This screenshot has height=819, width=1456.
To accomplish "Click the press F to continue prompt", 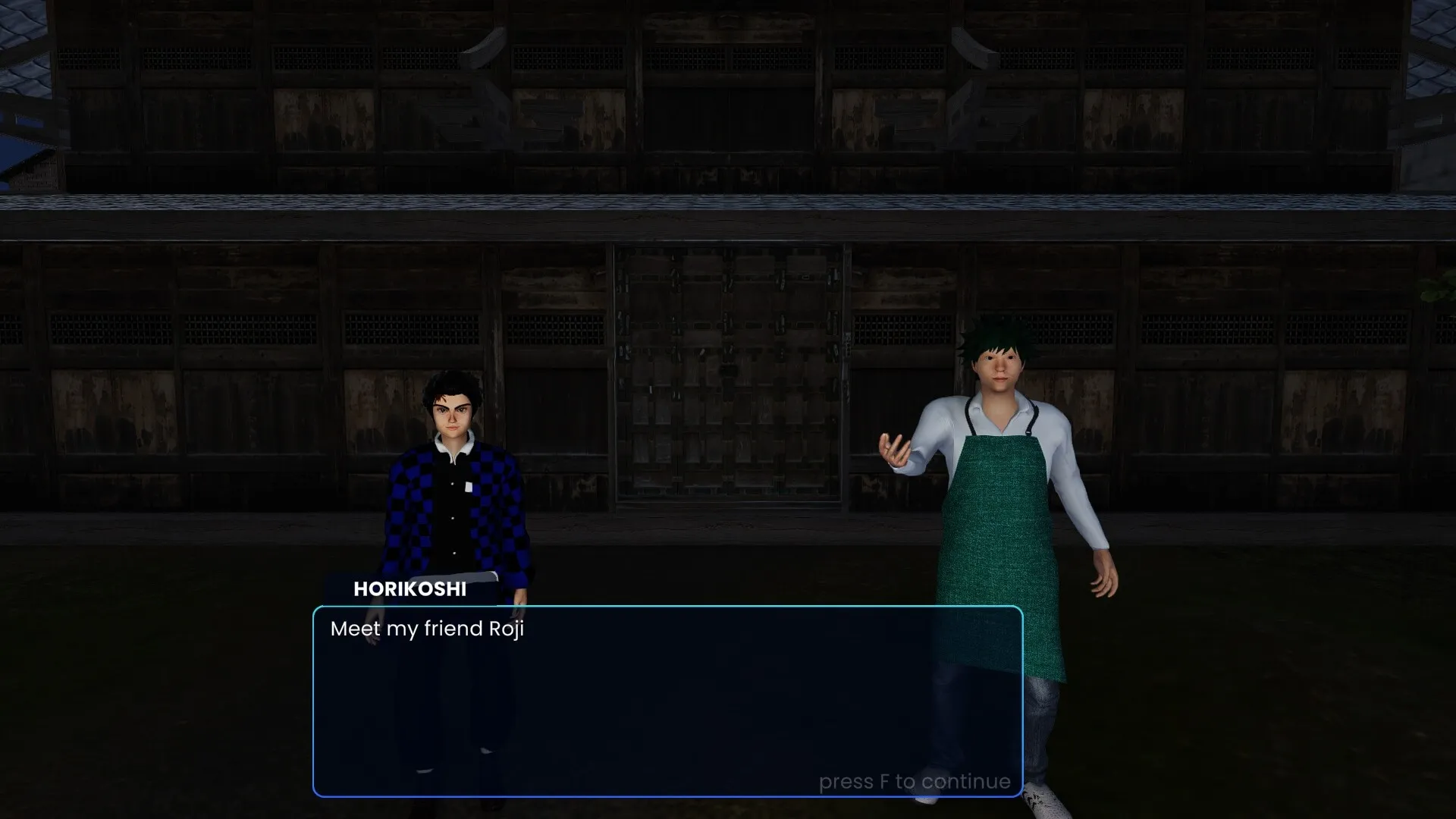I will click(915, 781).
